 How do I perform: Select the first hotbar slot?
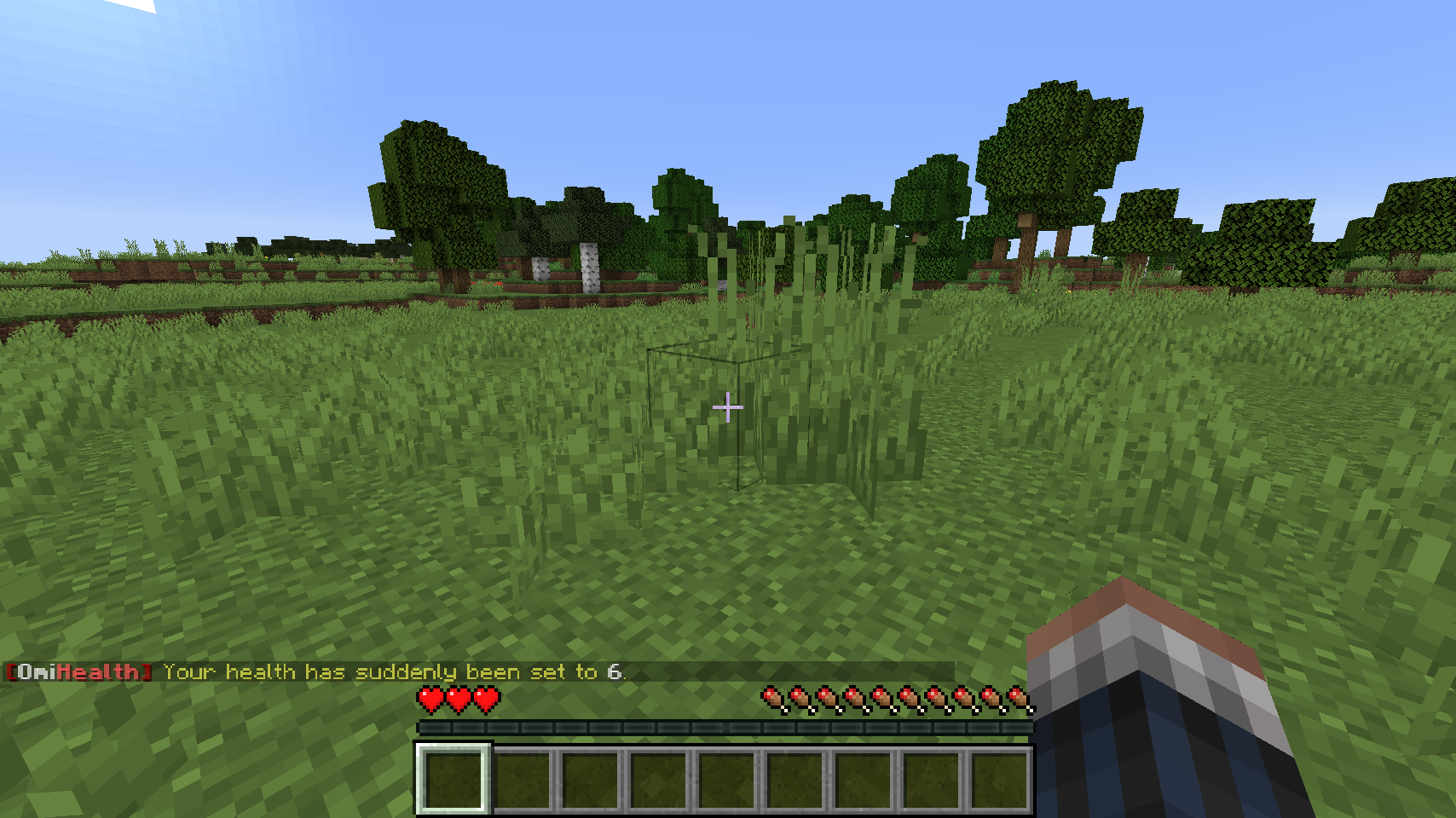(x=452, y=778)
